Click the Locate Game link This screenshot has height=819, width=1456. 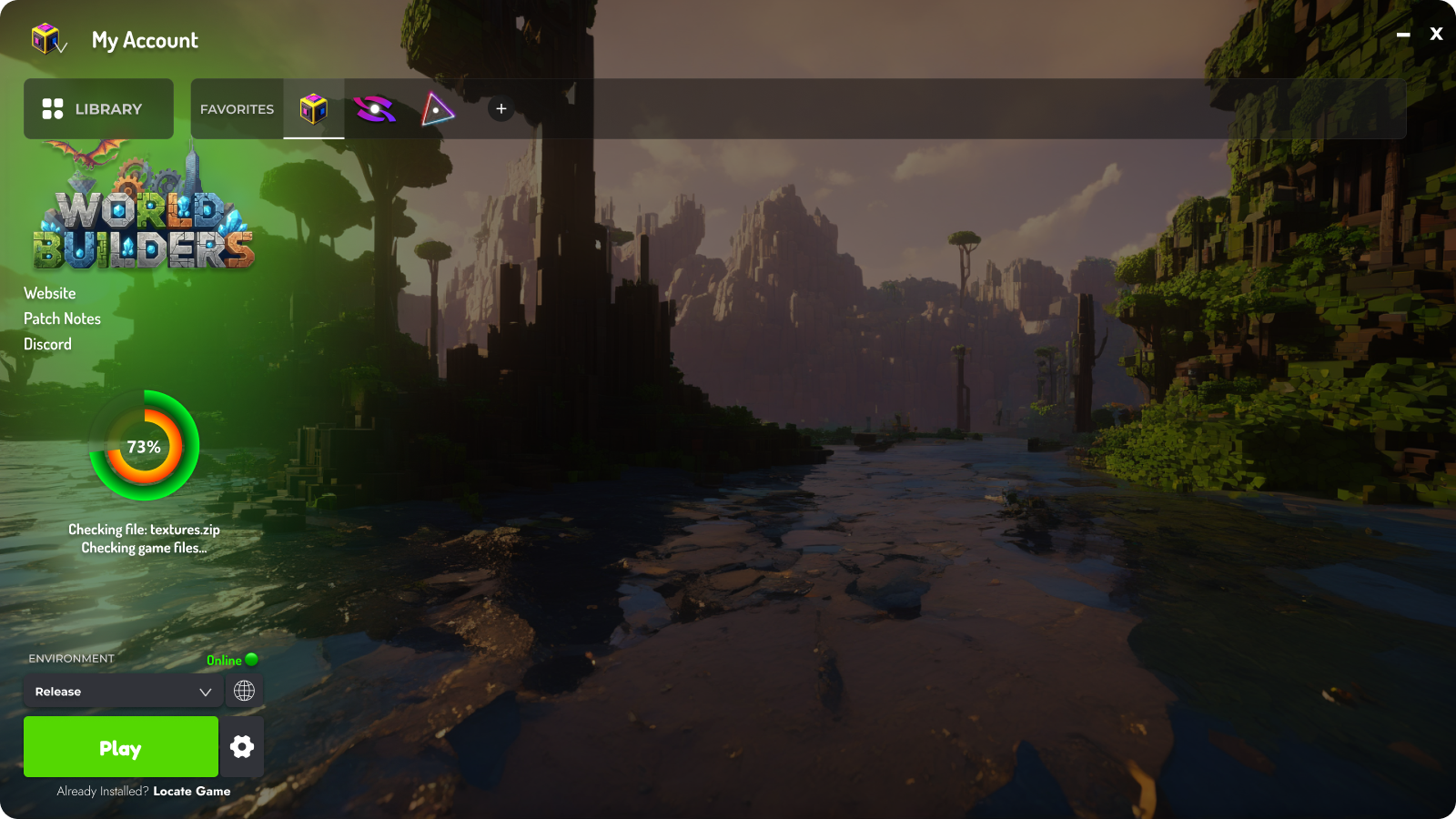click(x=191, y=791)
